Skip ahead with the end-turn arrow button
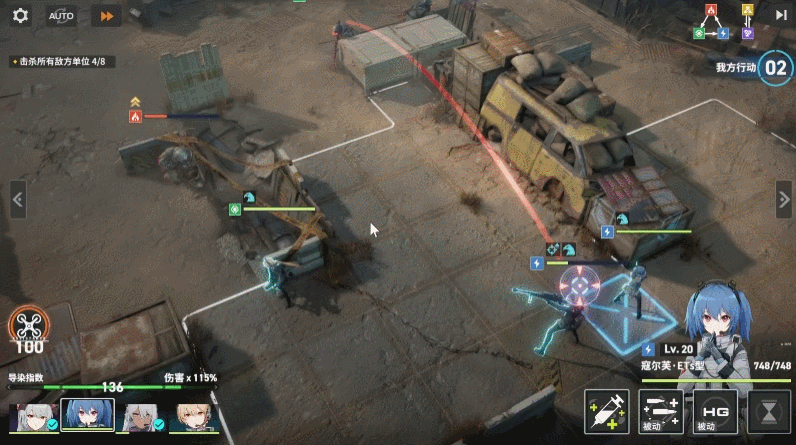This screenshot has width=796, height=445. click(780, 14)
